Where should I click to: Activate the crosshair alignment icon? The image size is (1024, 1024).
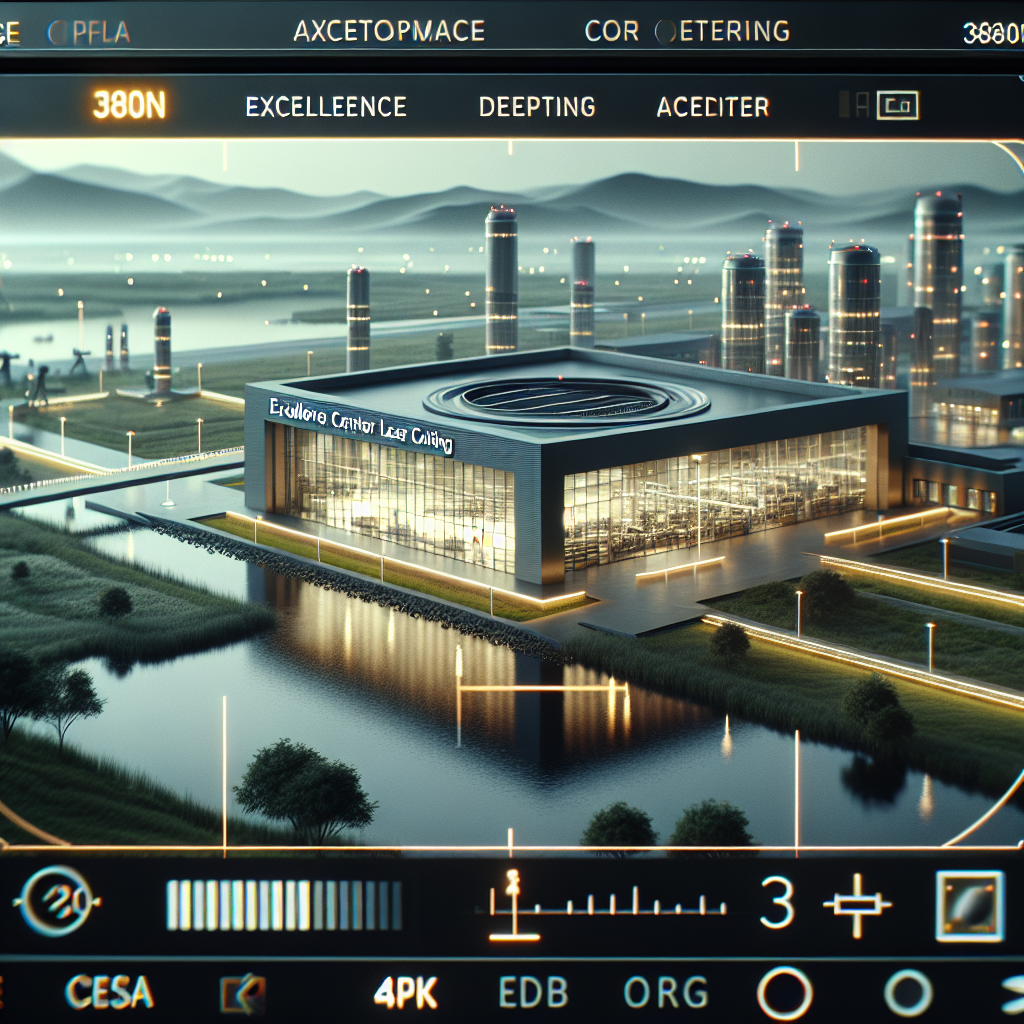tap(856, 903)
